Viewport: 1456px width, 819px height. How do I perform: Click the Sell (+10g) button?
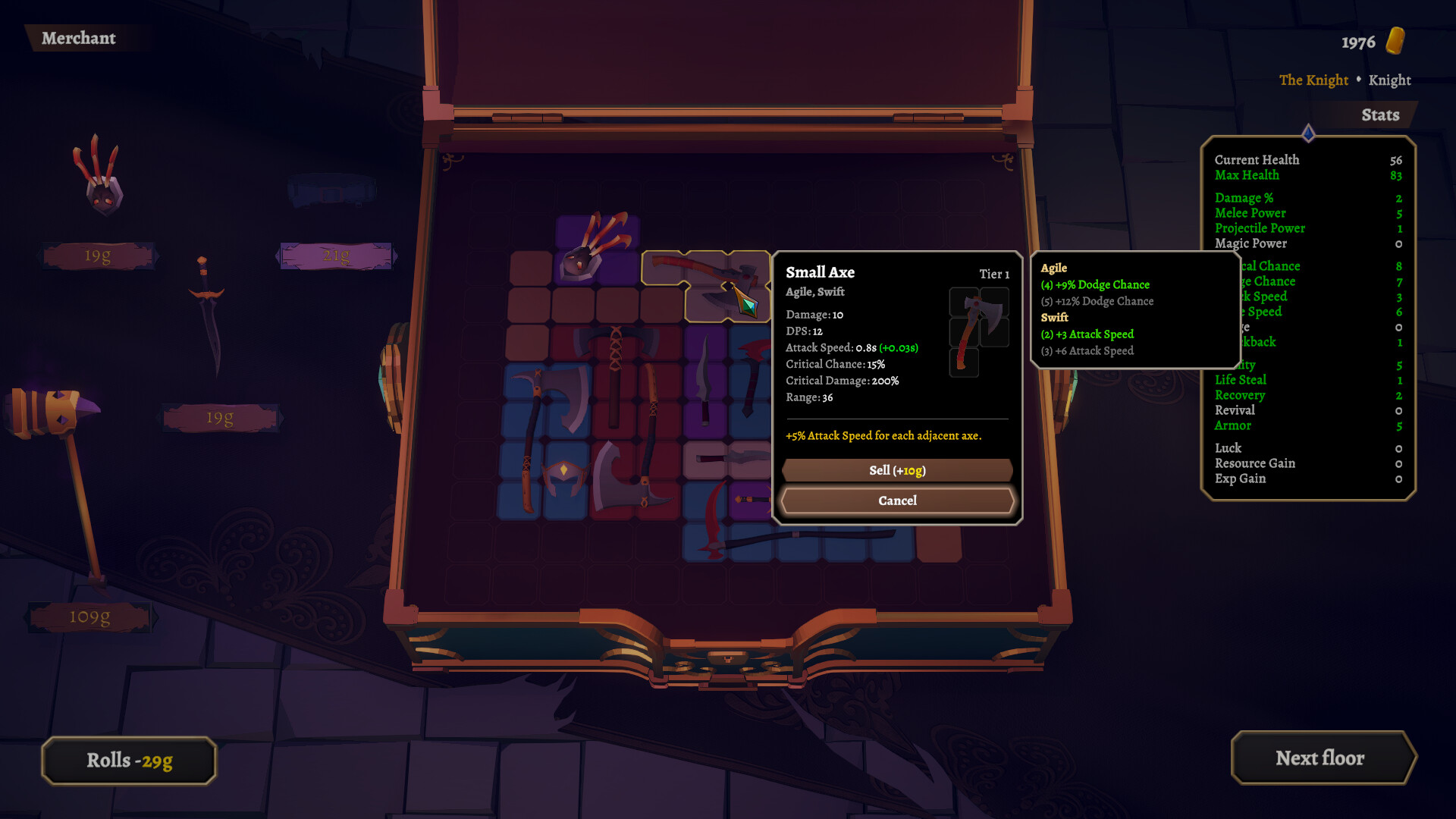[896, 470]
